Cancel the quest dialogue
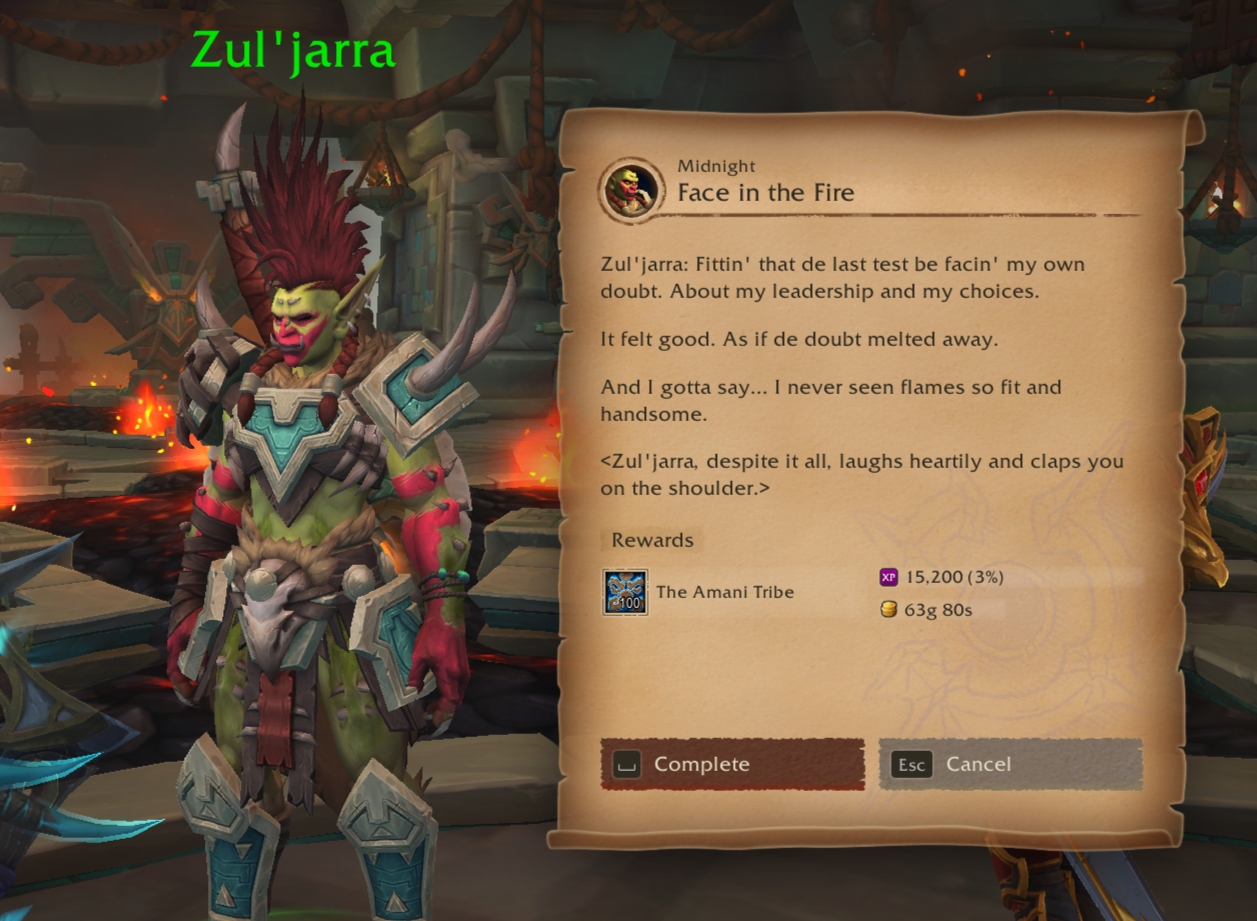This screenshot has height=921, width=1257. coord(1010,765)
